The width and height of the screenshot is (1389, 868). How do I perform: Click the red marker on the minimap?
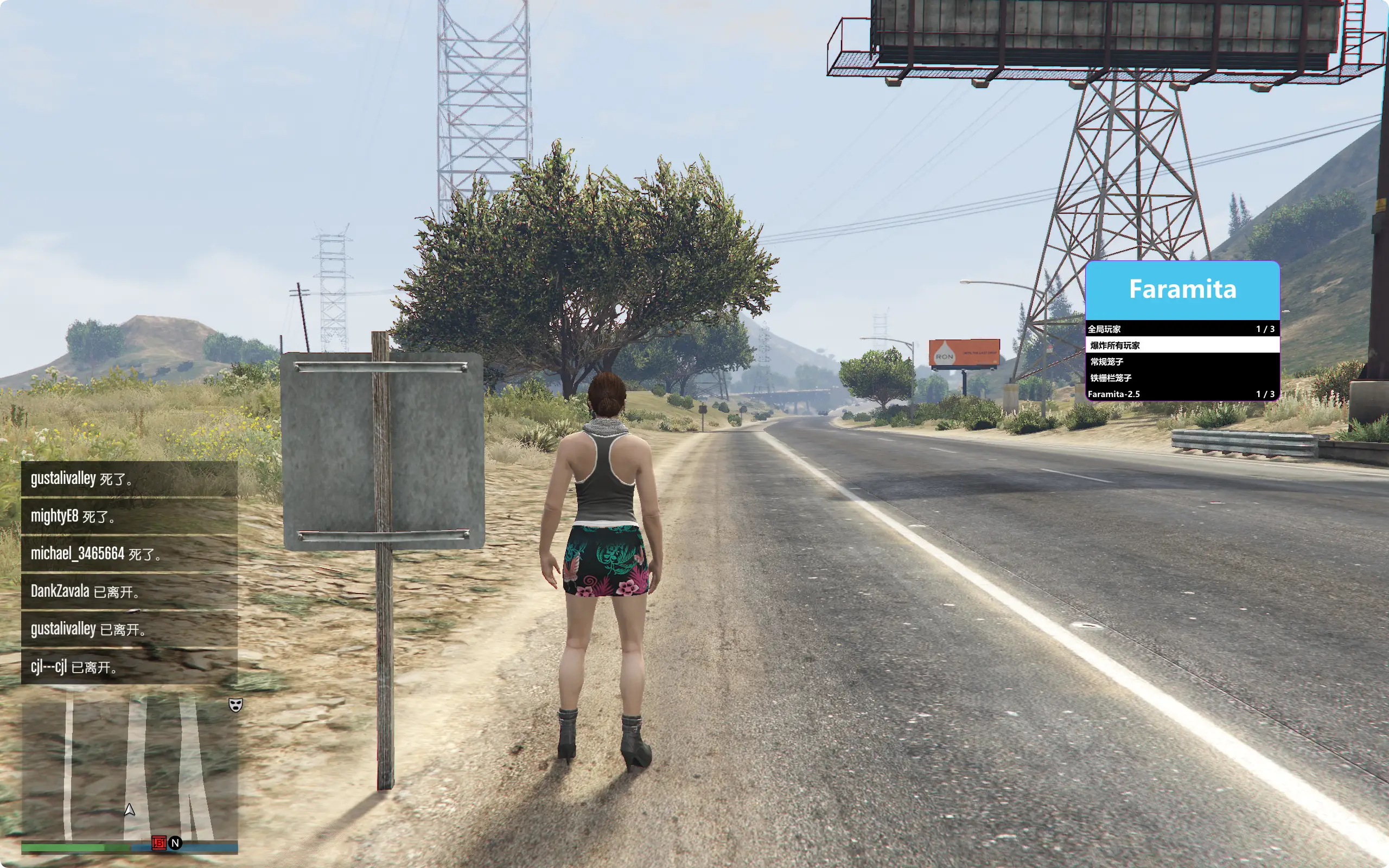pos(158,842)
